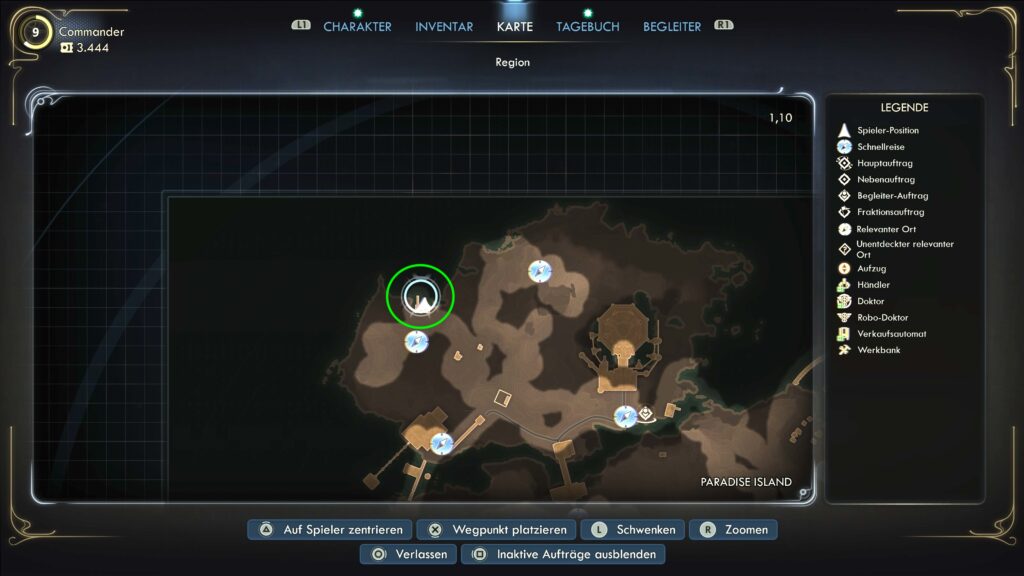Select the Schnellreise legend entry
The width and height of the screenshot is (1024, 576).
click(879, 147)
